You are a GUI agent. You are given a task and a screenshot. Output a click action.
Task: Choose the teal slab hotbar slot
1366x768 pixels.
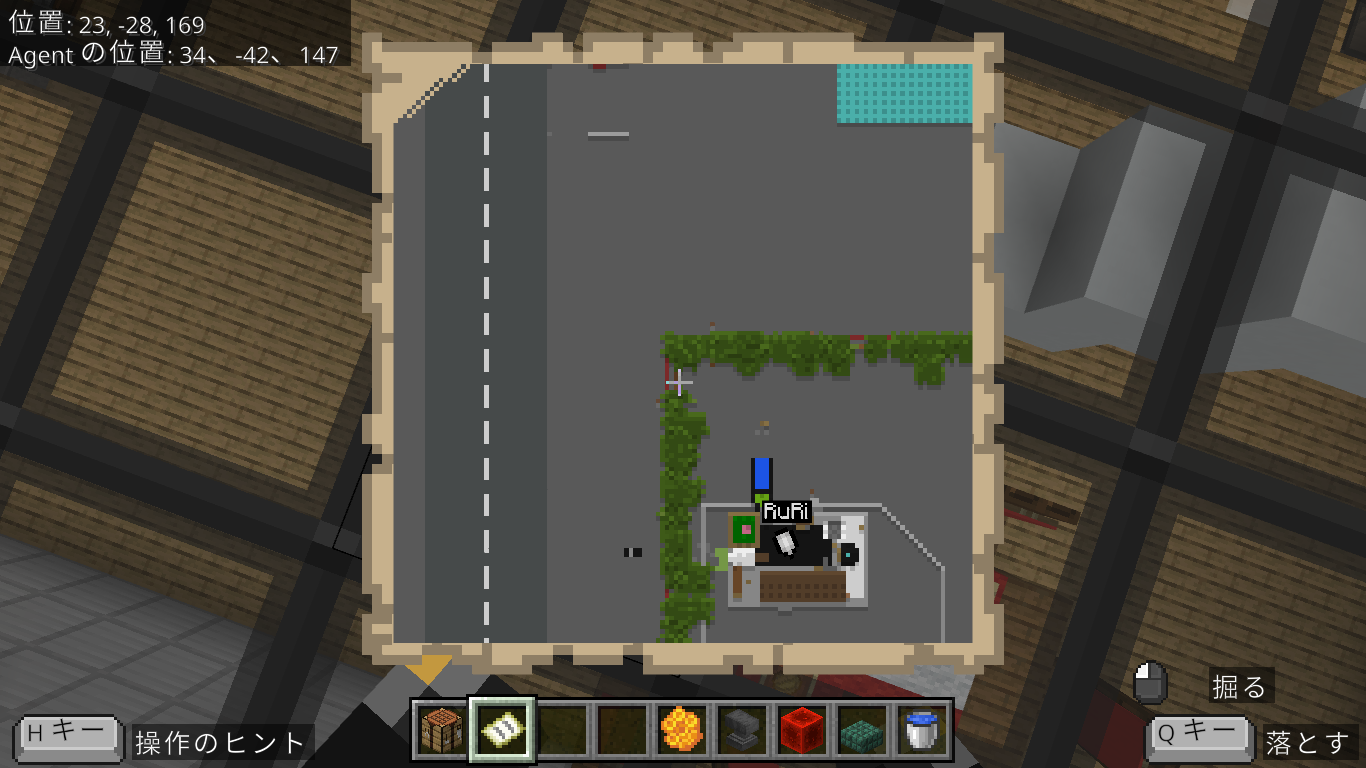(862, 730)
